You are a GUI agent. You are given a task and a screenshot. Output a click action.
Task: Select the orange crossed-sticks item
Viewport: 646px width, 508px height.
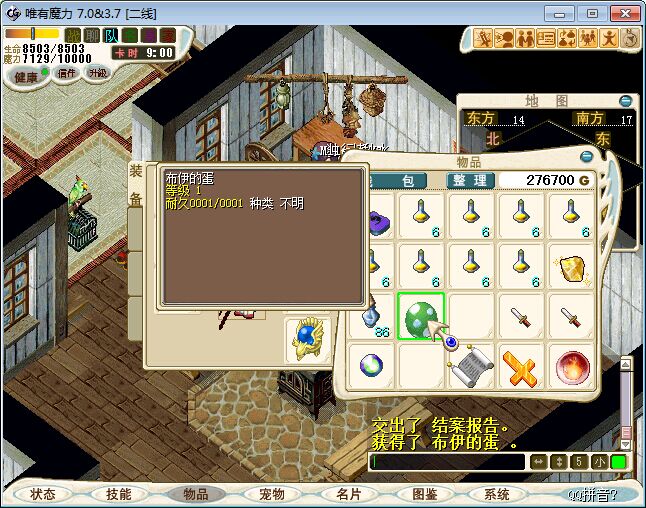[521, 367]
